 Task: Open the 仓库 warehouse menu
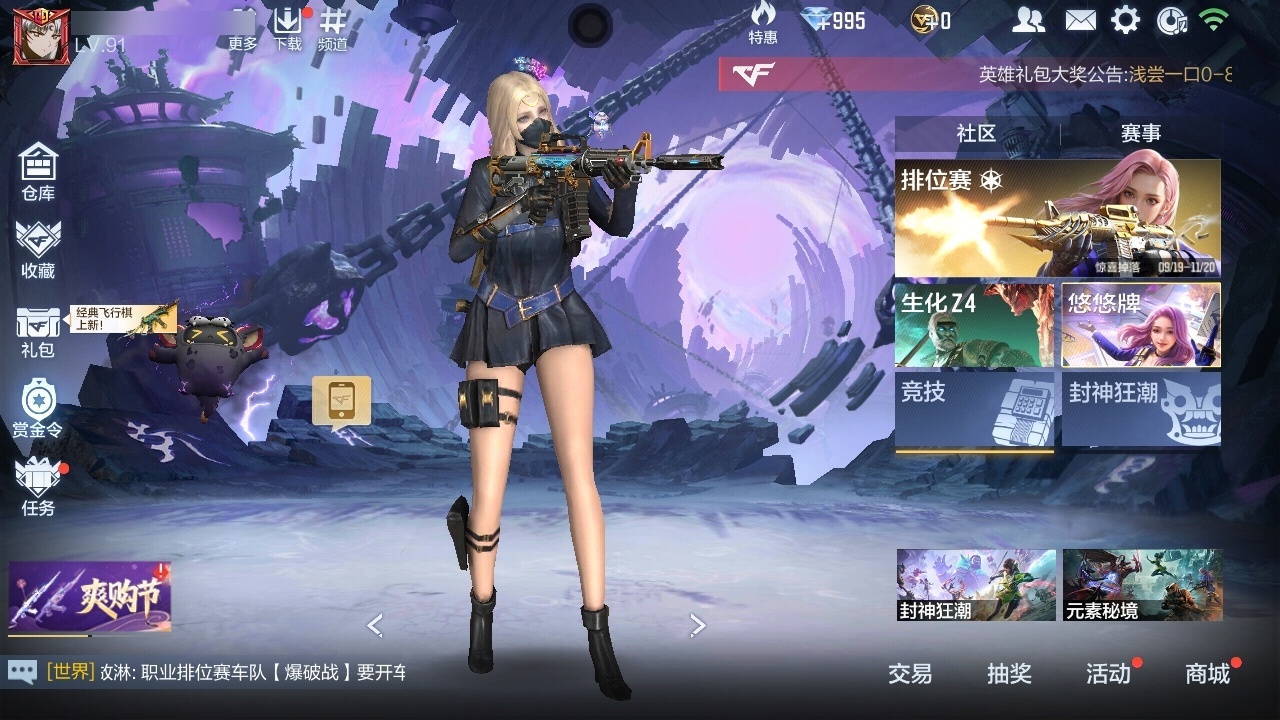(38, 170)
